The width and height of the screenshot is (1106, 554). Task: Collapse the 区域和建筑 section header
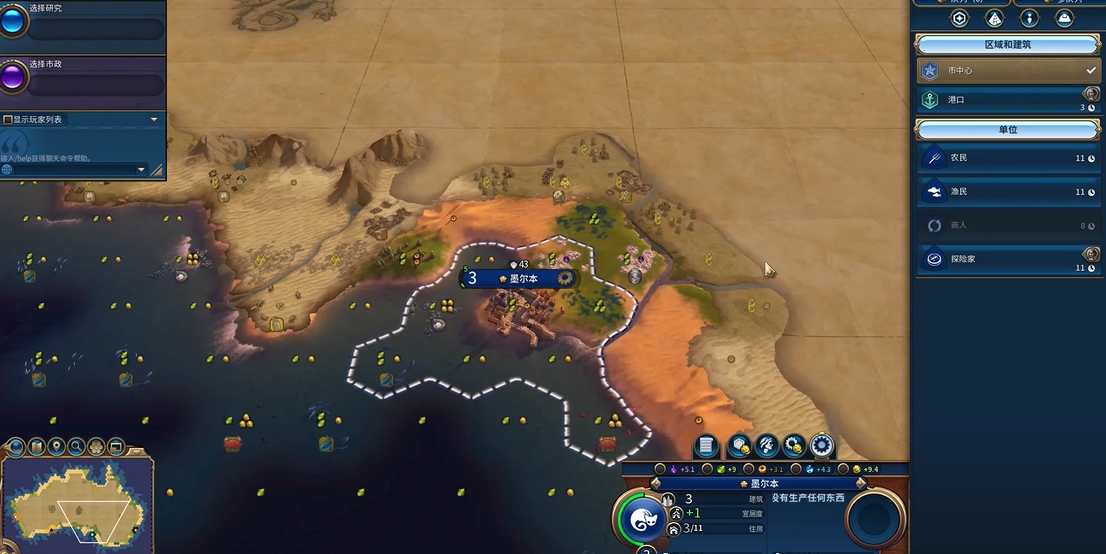coord(1007,45)
